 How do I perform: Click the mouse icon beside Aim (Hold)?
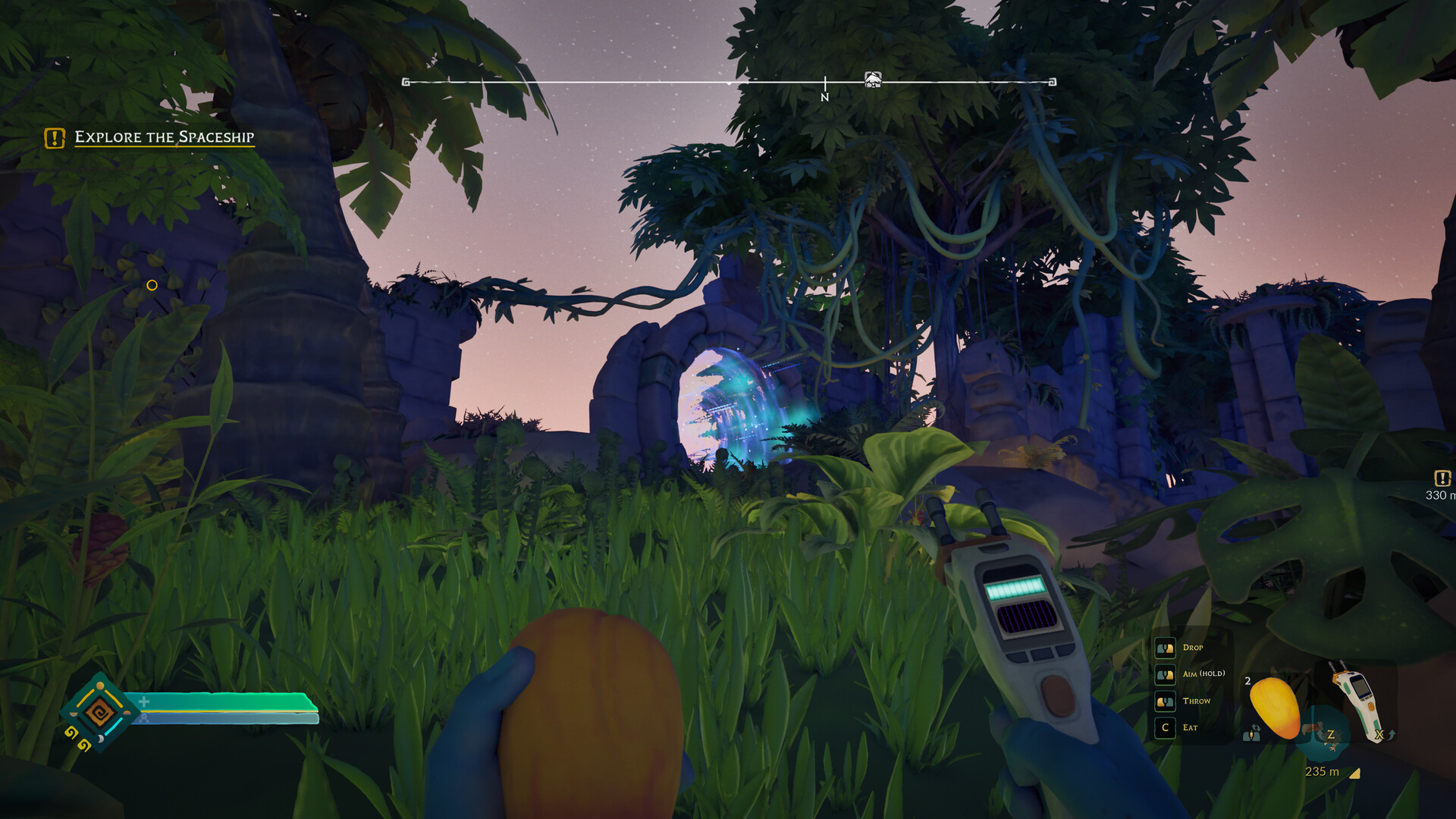tap(1166, 674)
